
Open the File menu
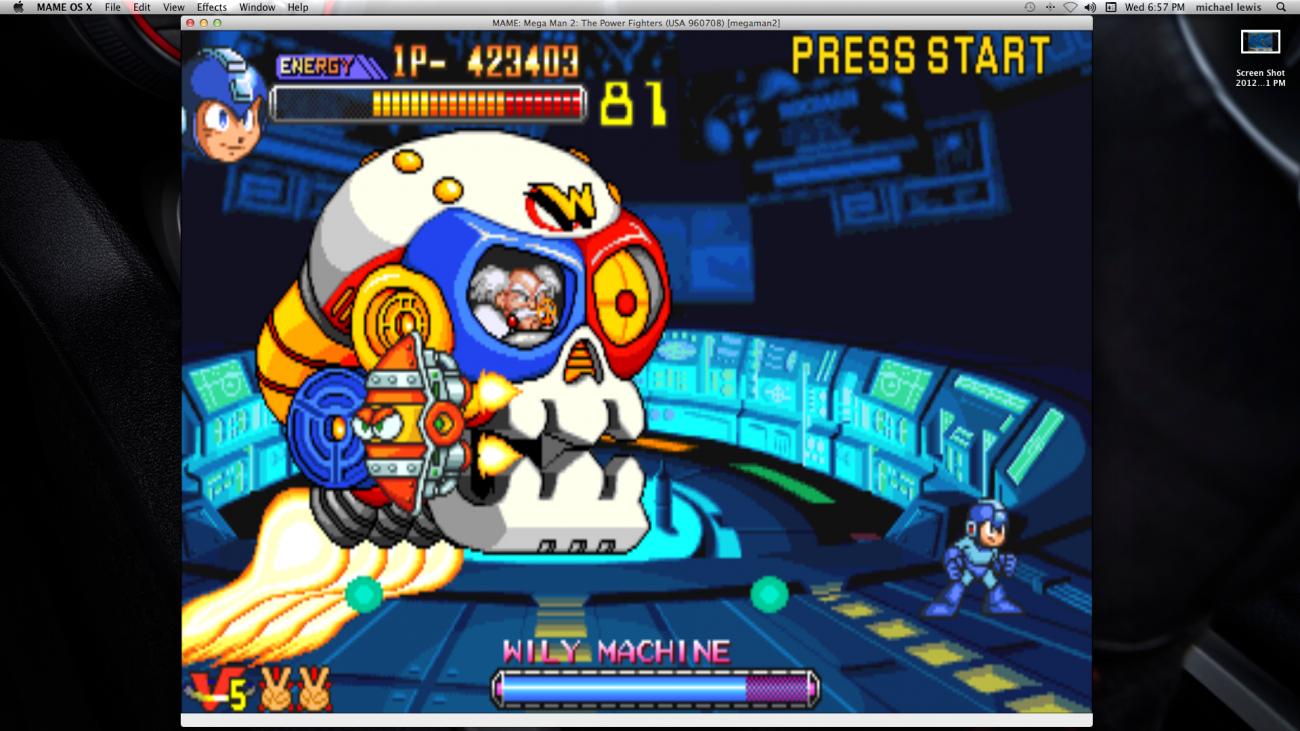tap(113, 7)
